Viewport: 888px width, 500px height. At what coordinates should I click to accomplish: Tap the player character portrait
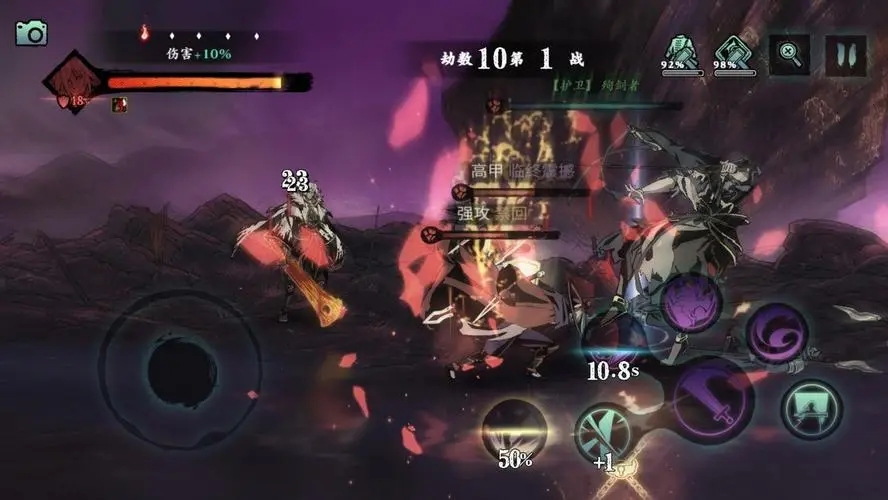[72, 82]
